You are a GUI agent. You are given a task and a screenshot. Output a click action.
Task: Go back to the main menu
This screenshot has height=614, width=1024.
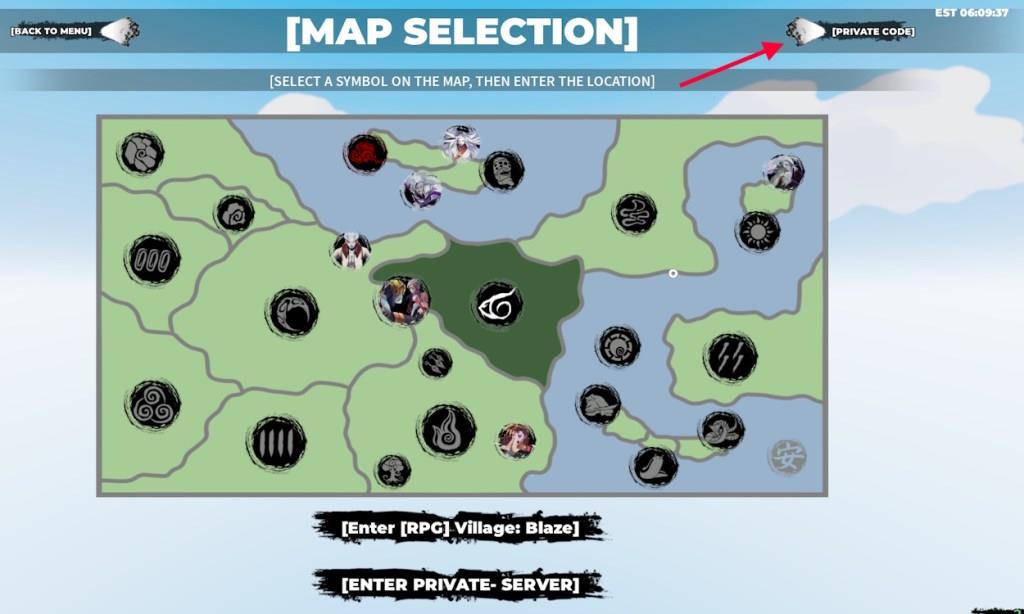click(x=52, y=31)
